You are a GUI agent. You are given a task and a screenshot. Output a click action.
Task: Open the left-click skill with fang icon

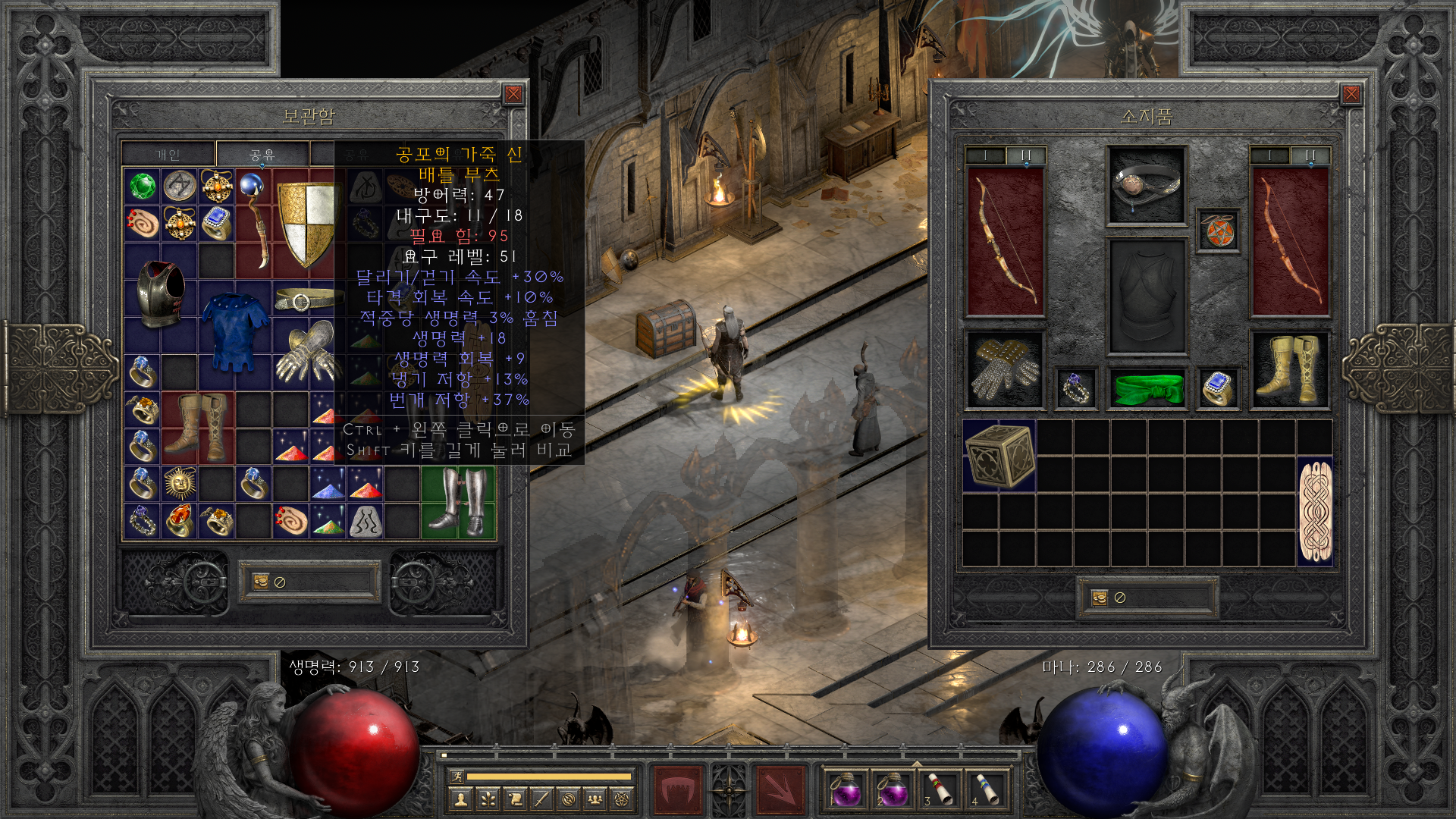pos(677,789)
